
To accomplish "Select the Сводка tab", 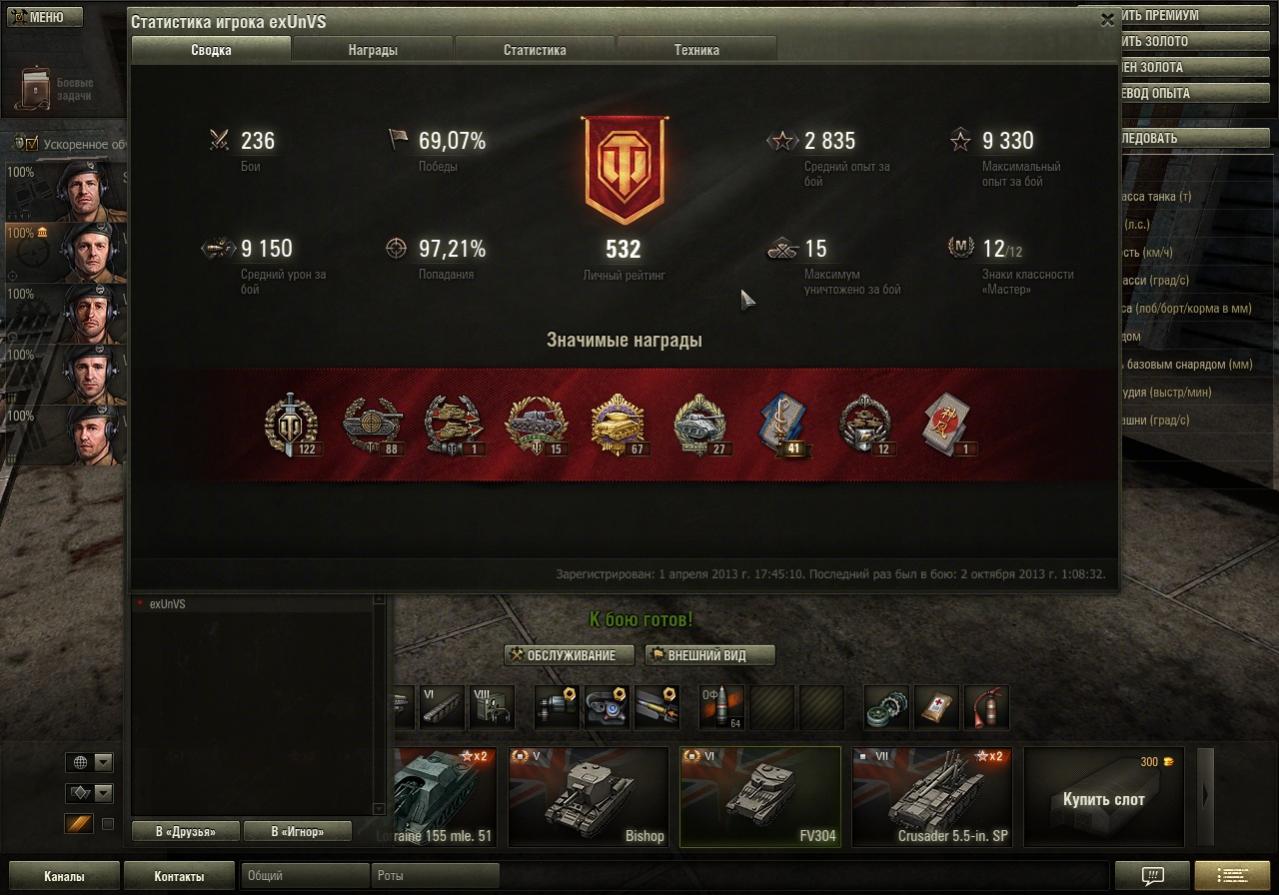I will pos(211,50).
